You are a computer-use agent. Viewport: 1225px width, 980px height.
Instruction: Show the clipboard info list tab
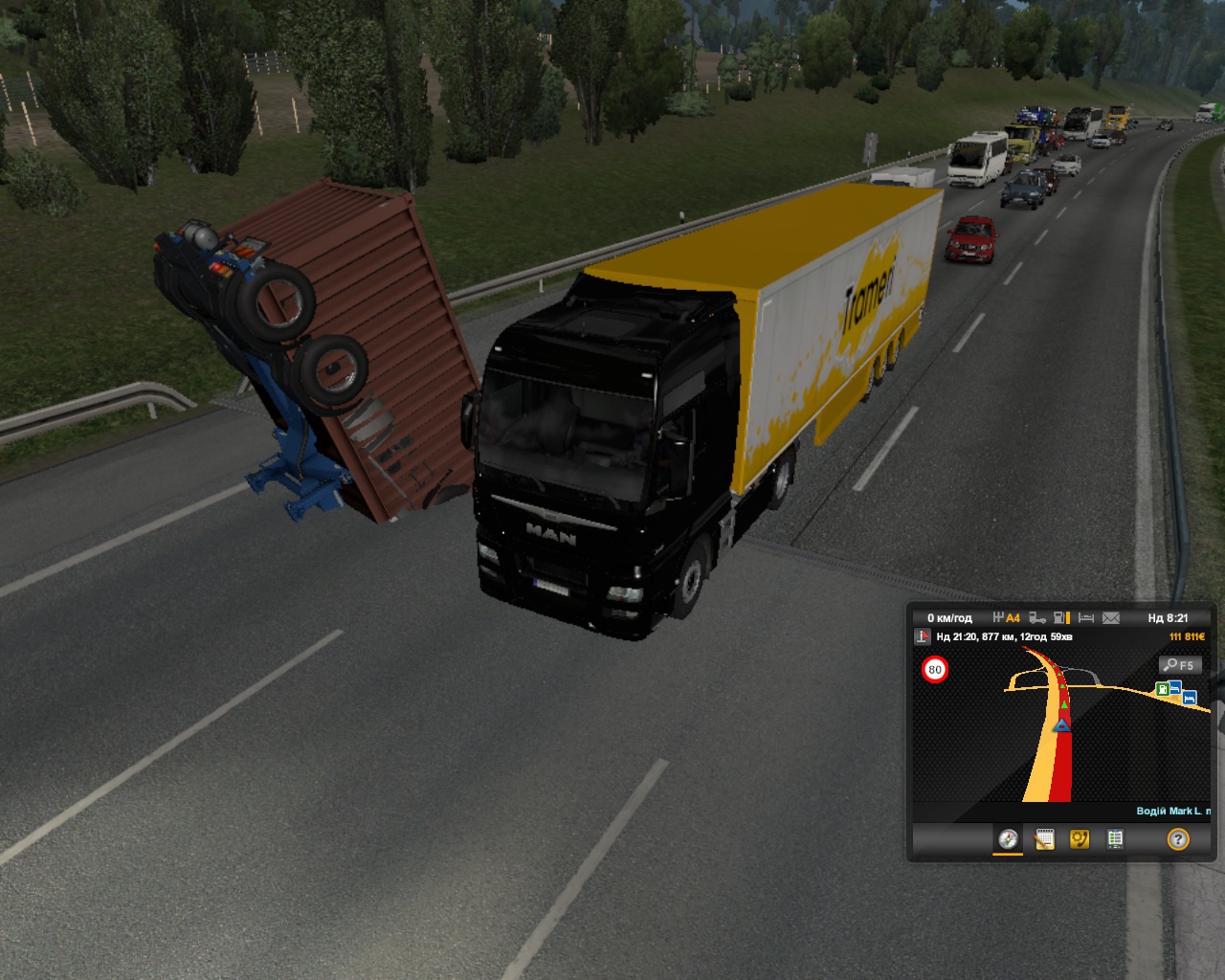pyautogui.click(x=1115, y=839)
